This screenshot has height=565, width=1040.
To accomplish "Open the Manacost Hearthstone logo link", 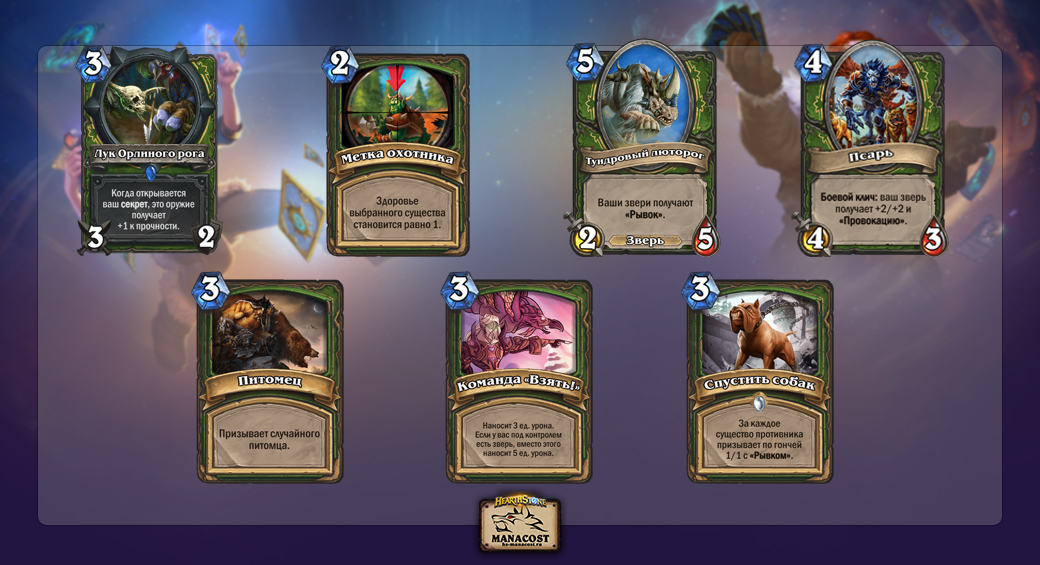I will [519, 524].
